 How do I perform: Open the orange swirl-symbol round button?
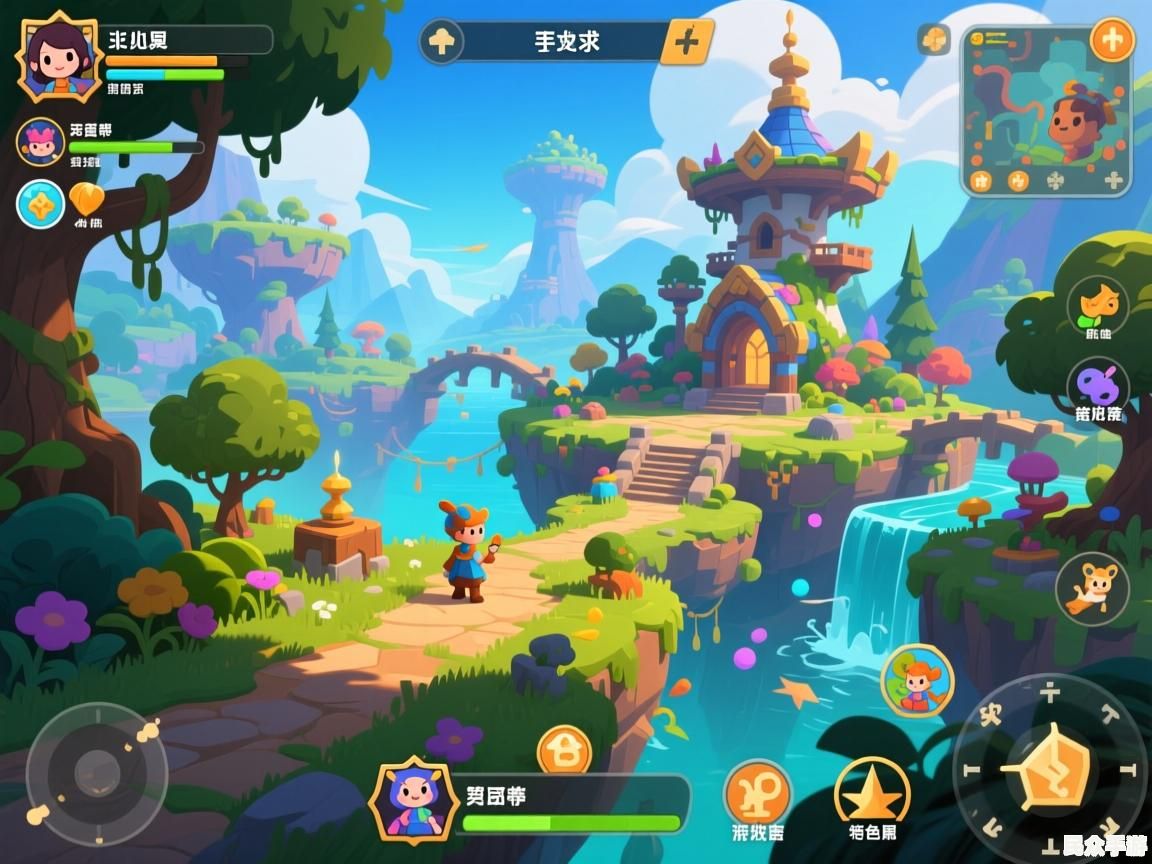(x=757, y=793)
